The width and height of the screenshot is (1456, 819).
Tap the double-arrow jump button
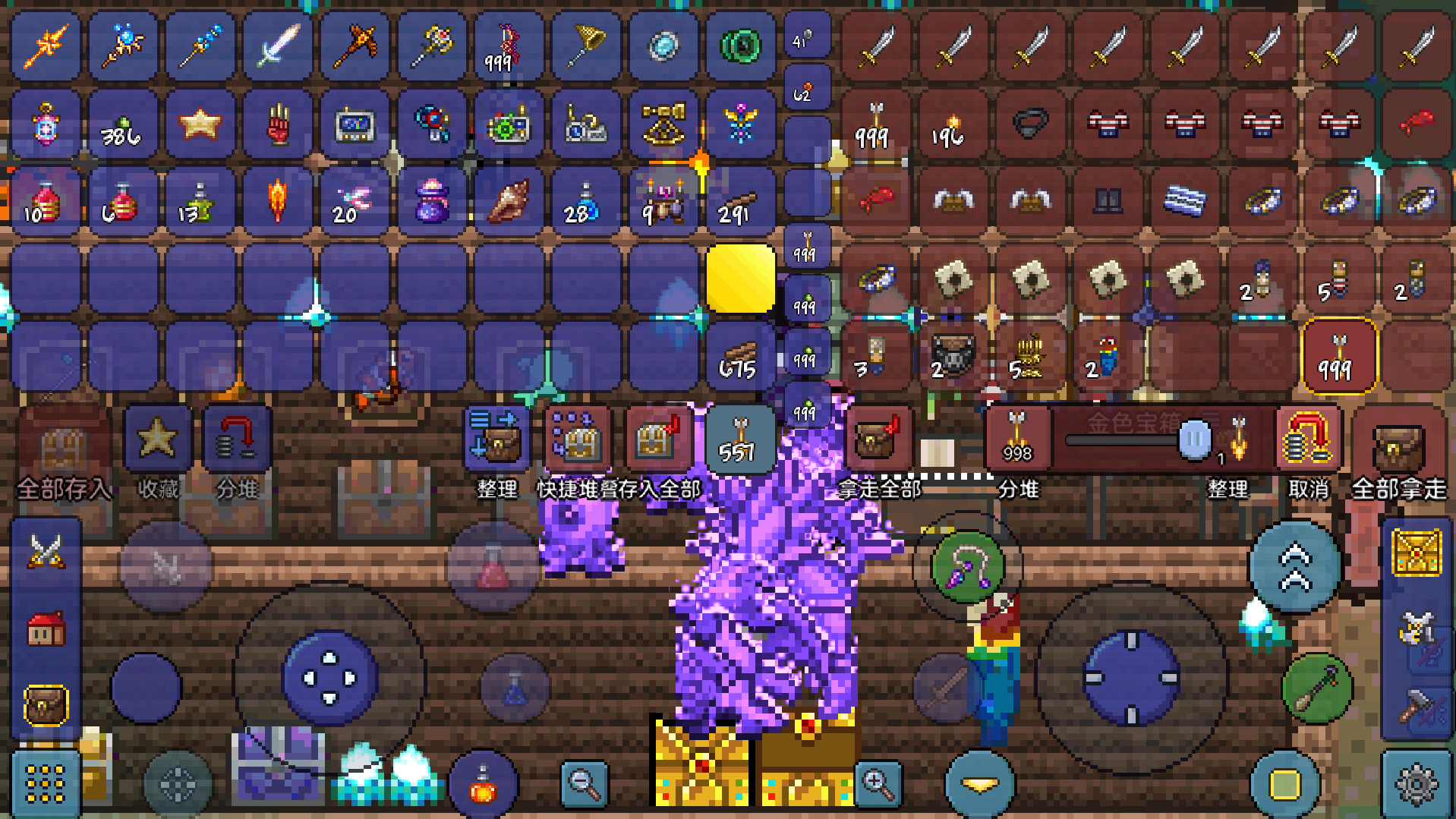1295,568
